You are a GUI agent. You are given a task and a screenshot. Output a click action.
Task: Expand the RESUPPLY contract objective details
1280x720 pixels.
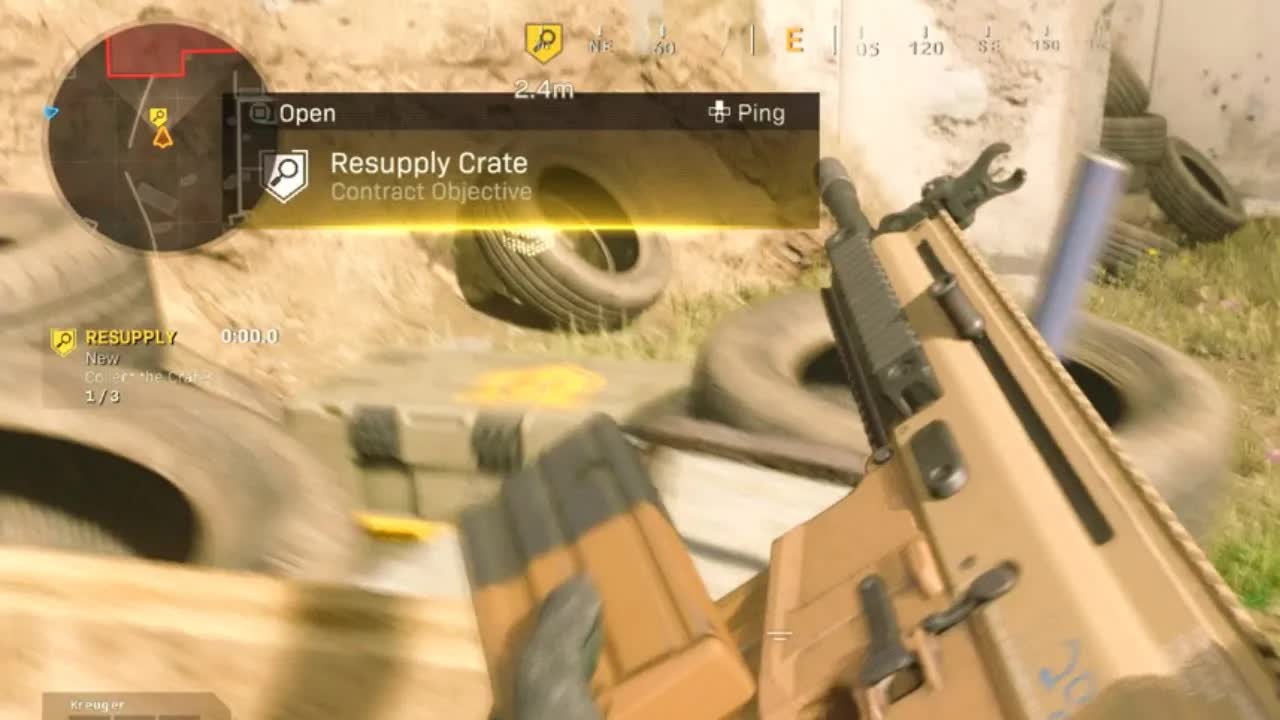[130, 338]
